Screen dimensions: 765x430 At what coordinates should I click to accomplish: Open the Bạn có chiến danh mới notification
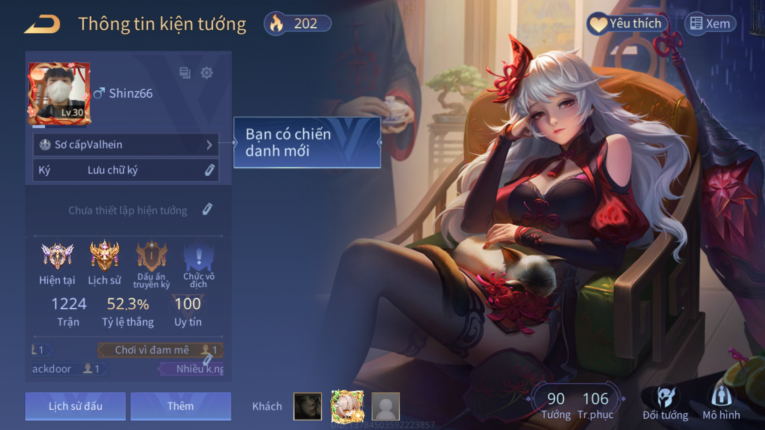(307, 142)
